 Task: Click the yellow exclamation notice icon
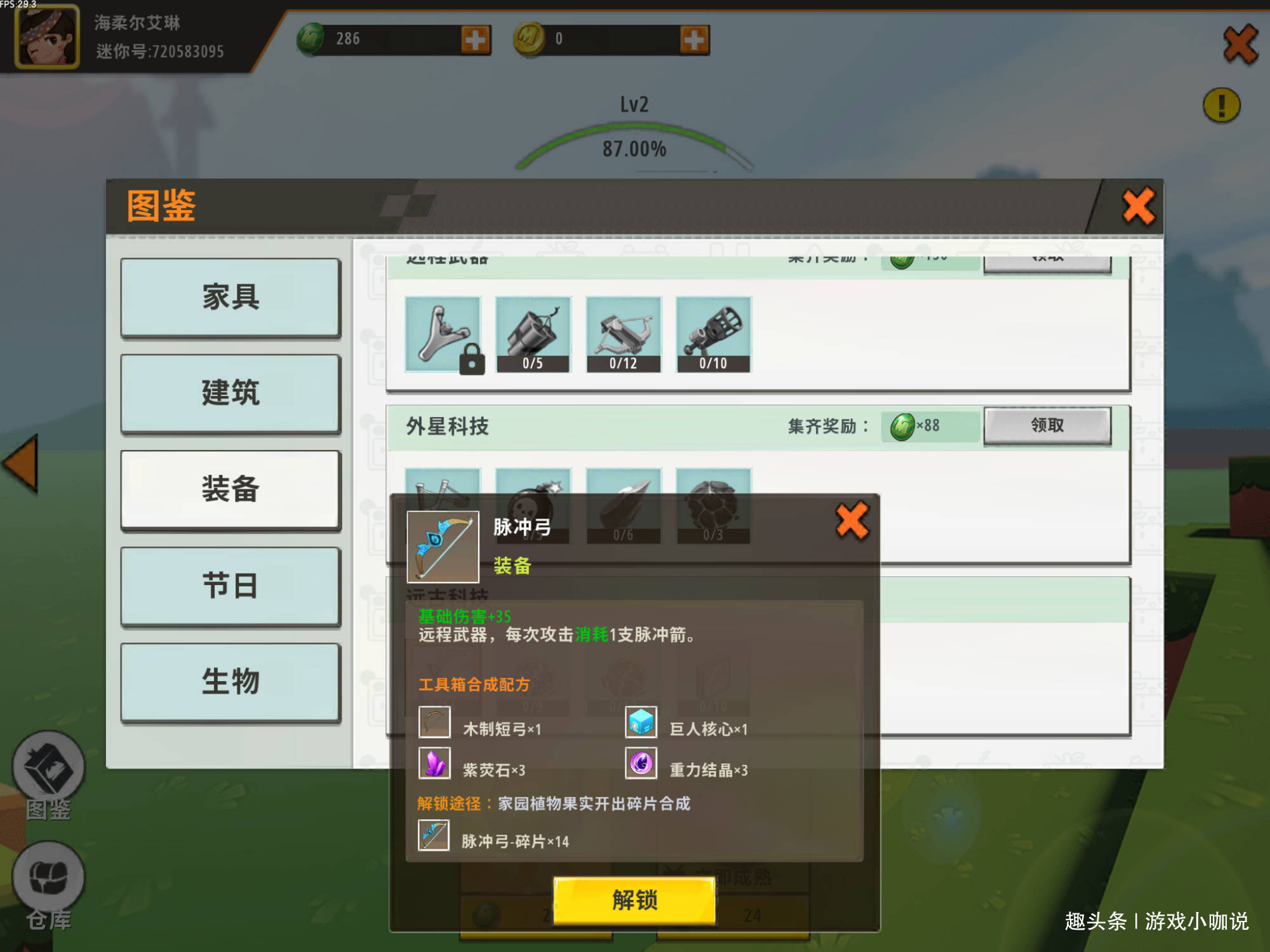pyautogui.click(x=1222, y=106)
